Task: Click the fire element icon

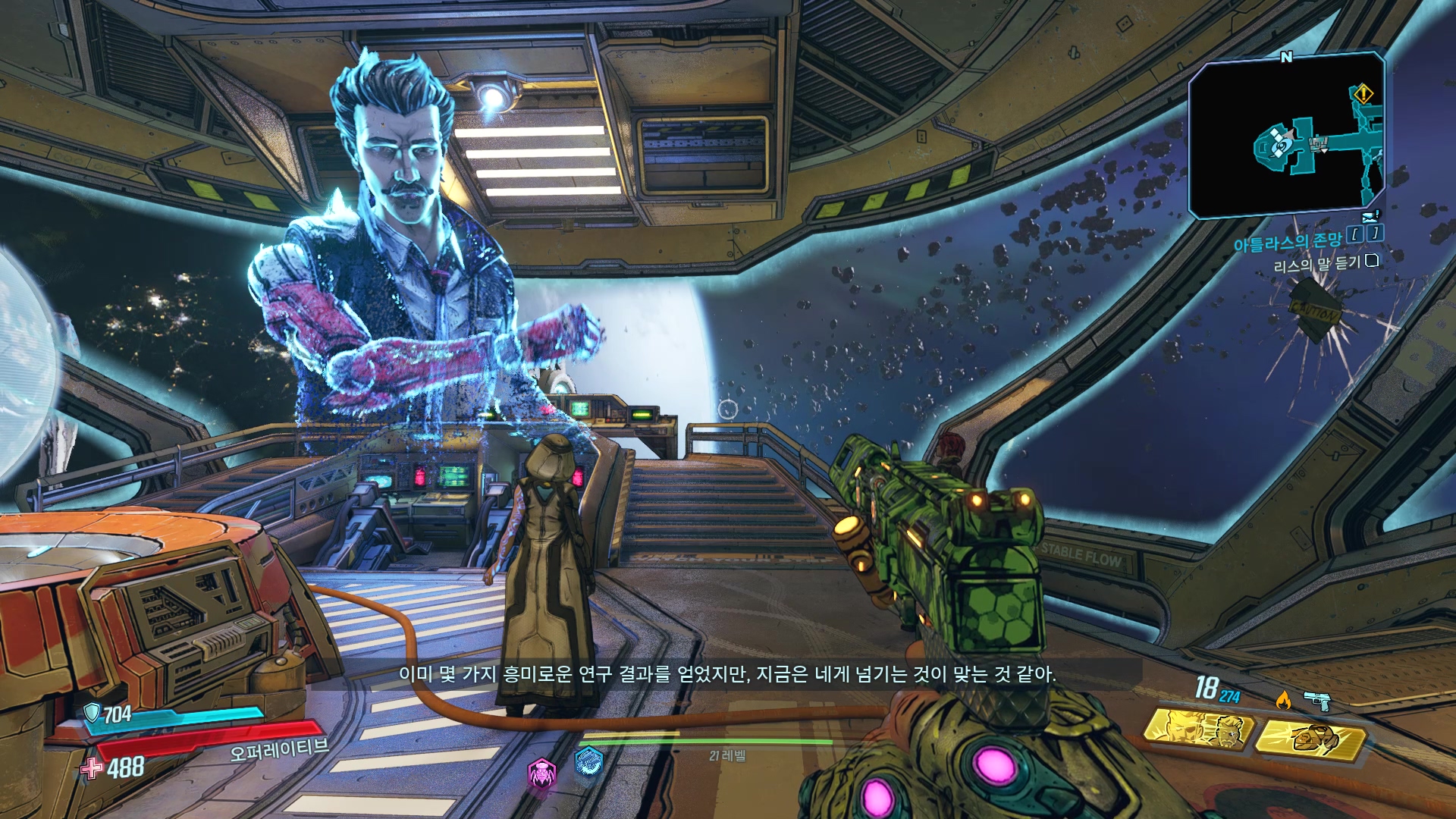Action: [1283, 699]
